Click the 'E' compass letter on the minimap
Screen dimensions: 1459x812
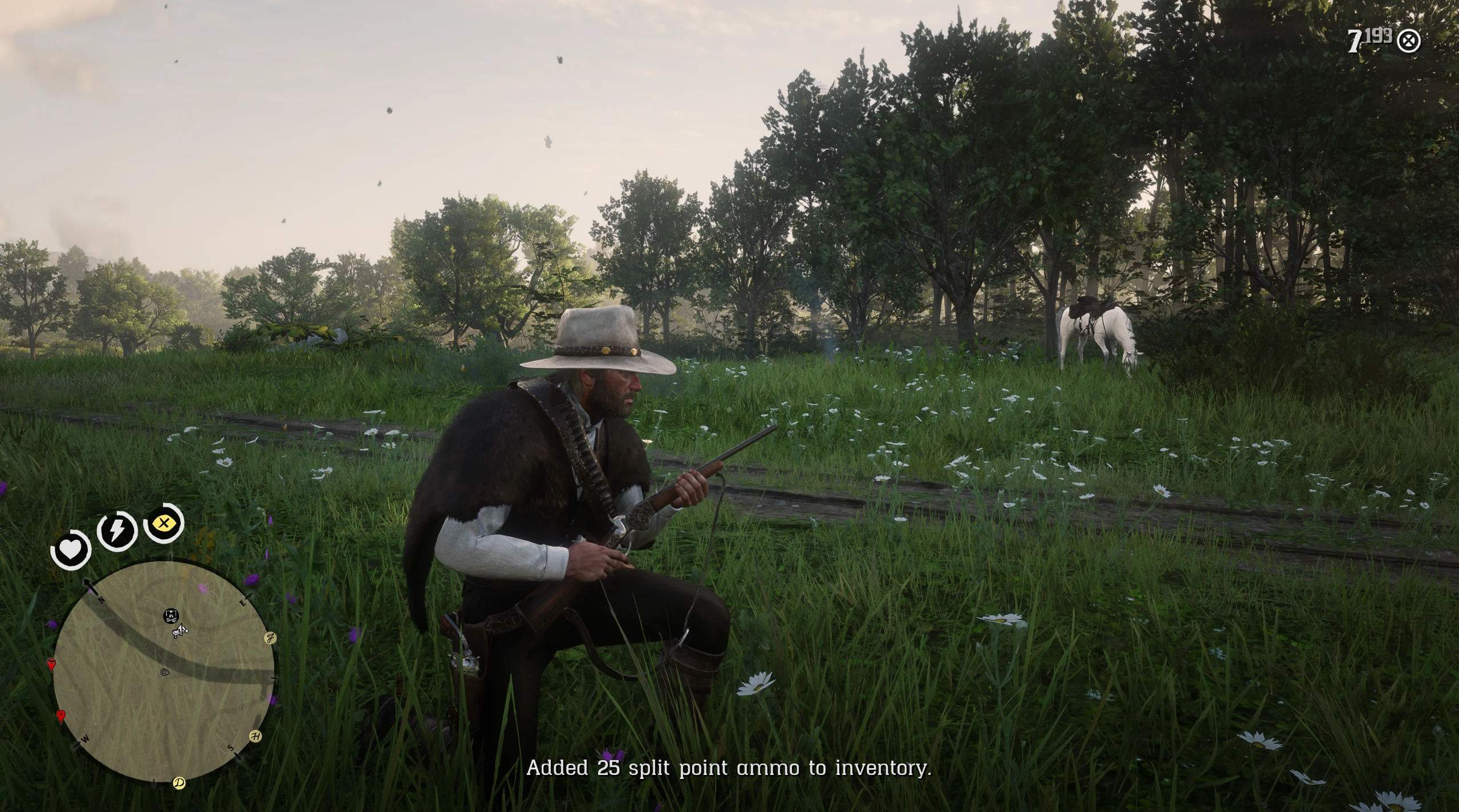pos(243,603)
